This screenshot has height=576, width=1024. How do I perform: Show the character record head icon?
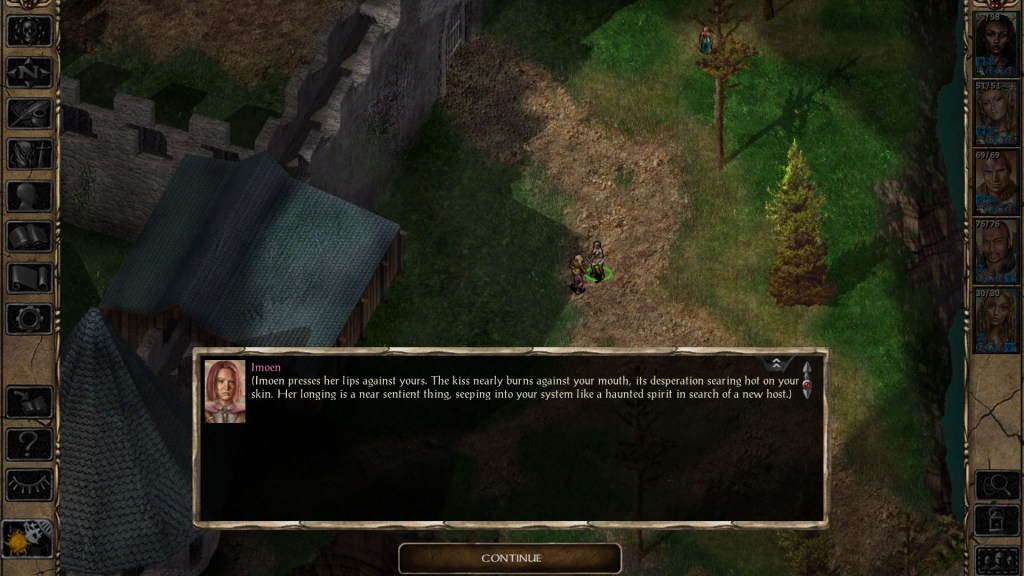[29, 196]
